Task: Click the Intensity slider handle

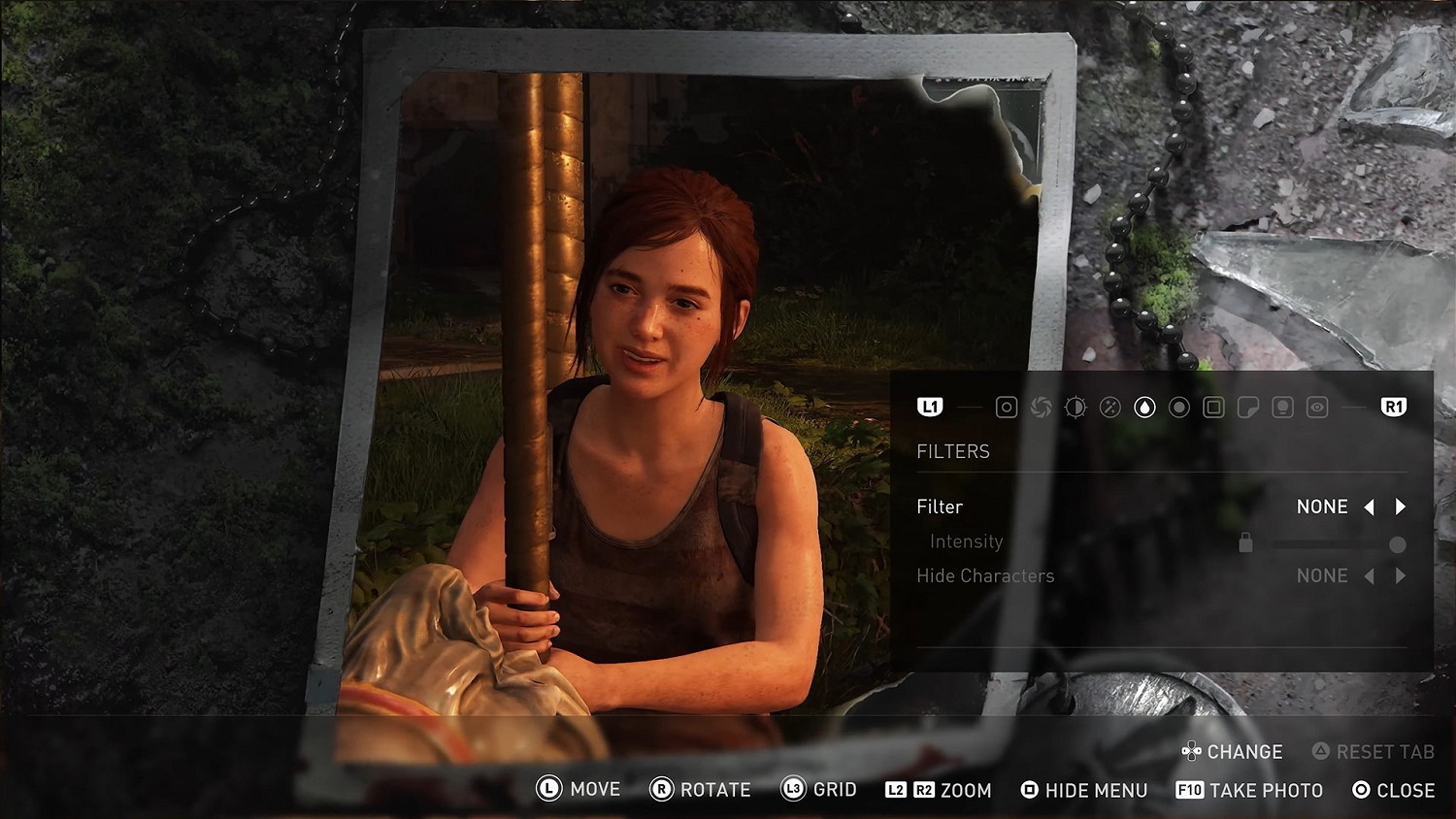Action: click(1398, 544)
